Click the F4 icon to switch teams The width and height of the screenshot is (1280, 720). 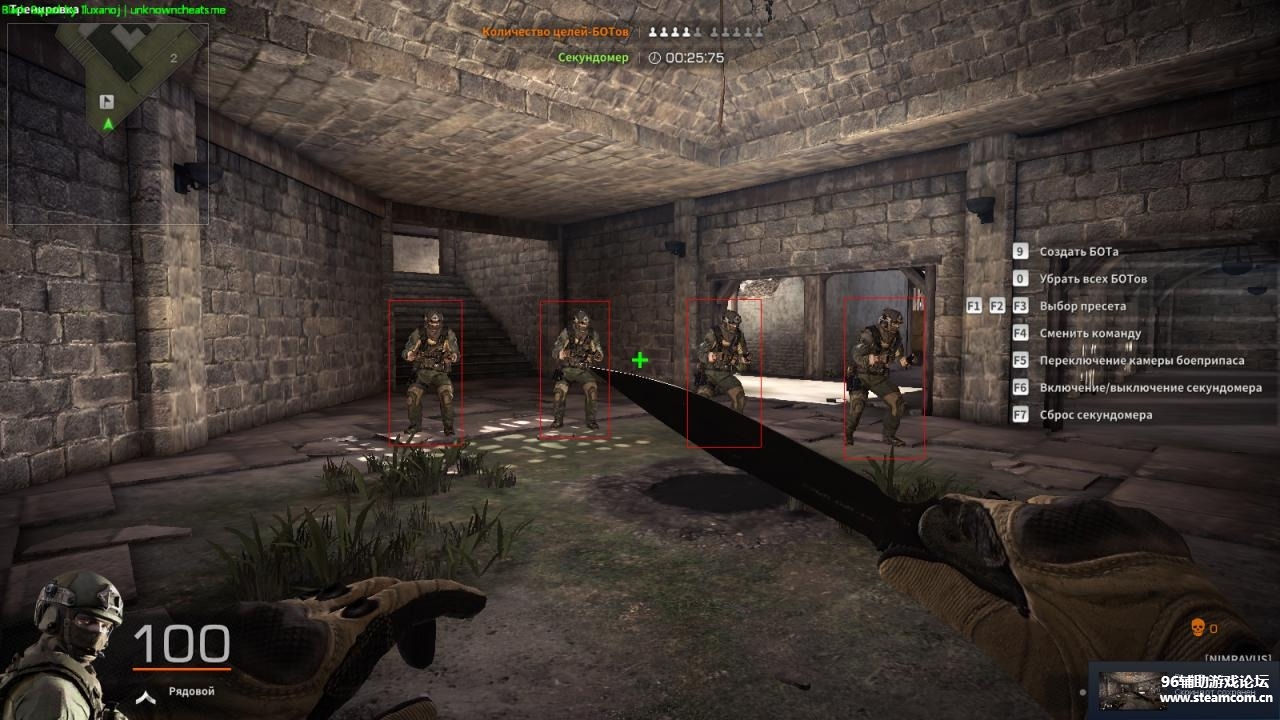(1019, 332)
